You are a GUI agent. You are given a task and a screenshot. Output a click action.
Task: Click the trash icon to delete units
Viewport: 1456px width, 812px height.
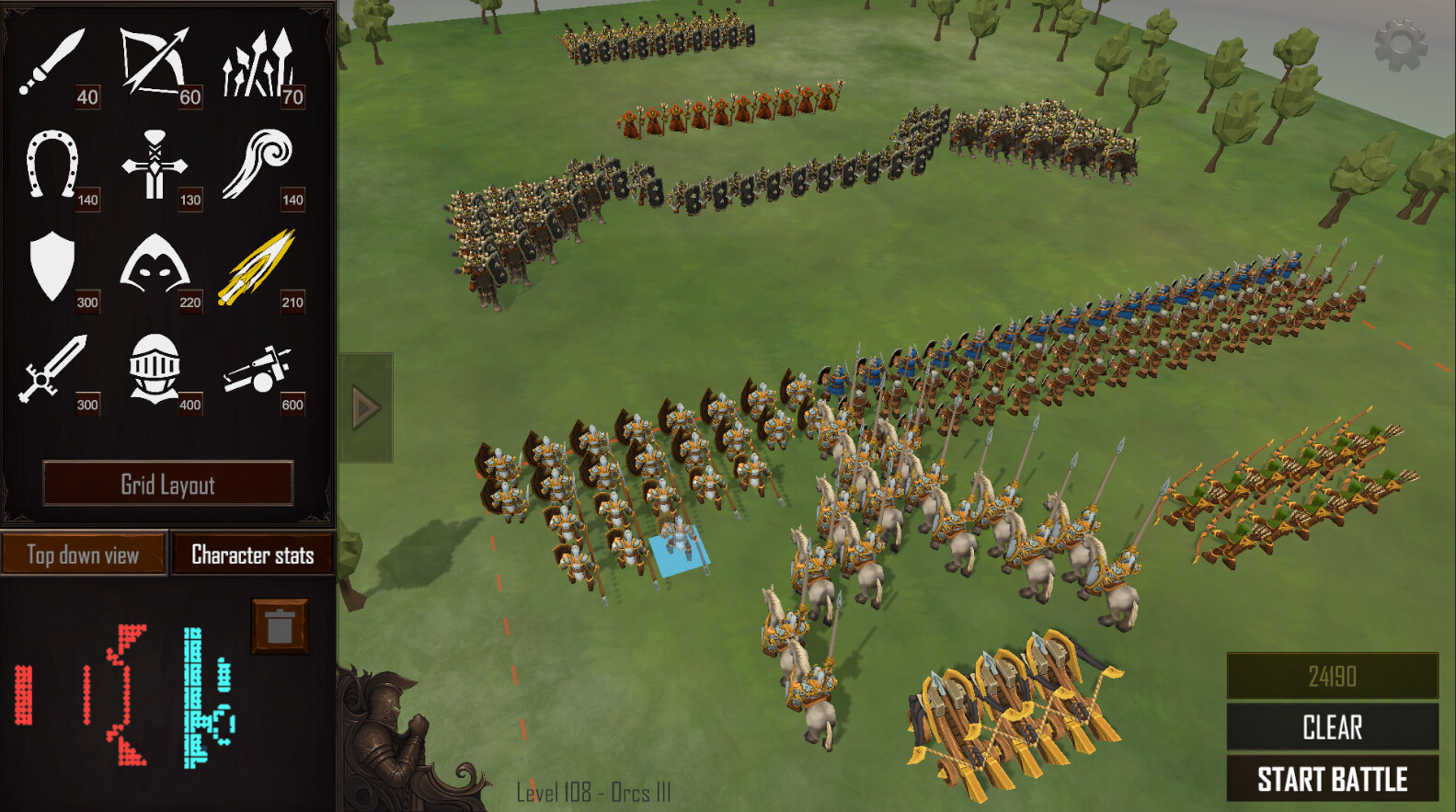[279, 625]
